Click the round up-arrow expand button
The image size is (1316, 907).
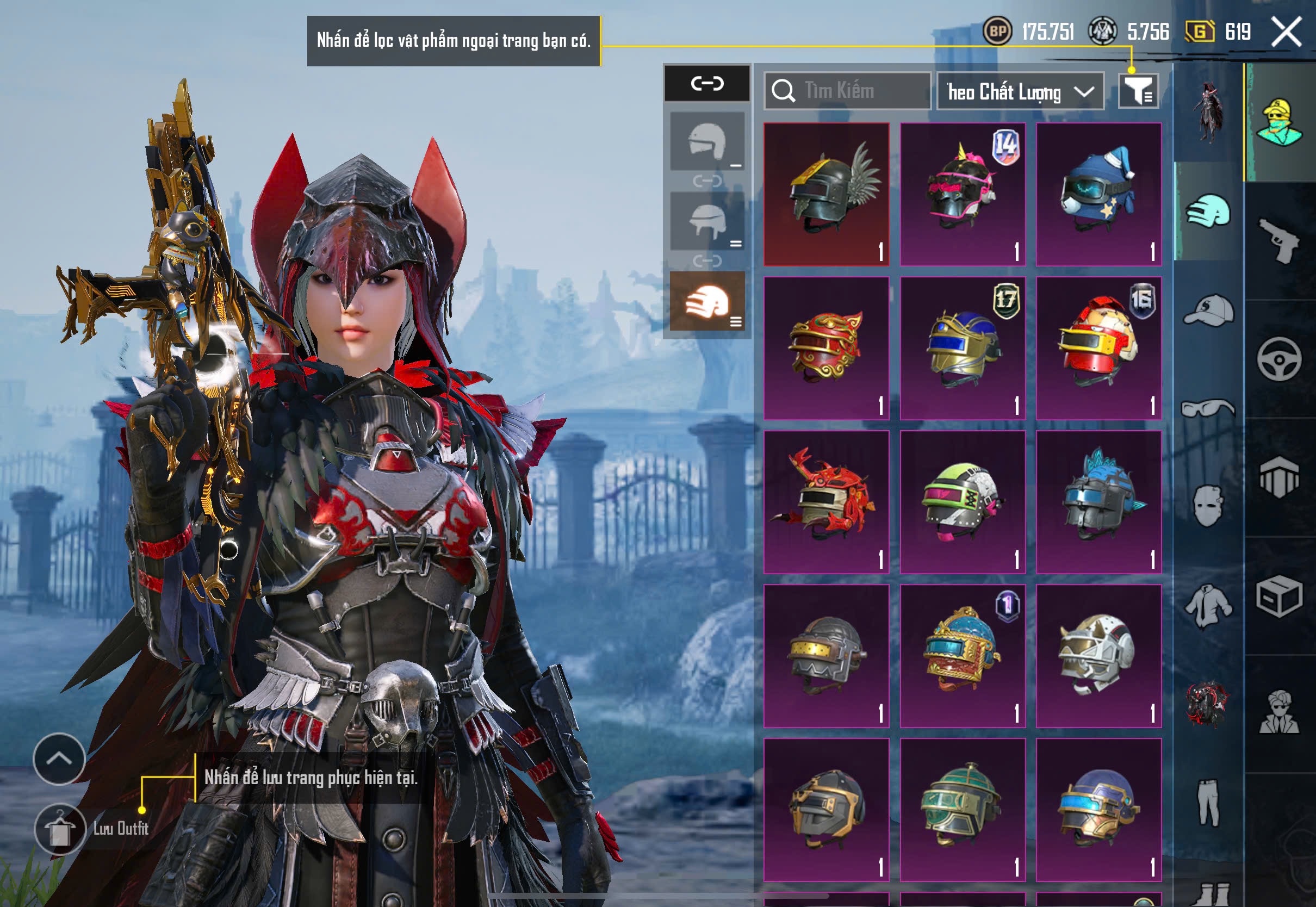59,759
